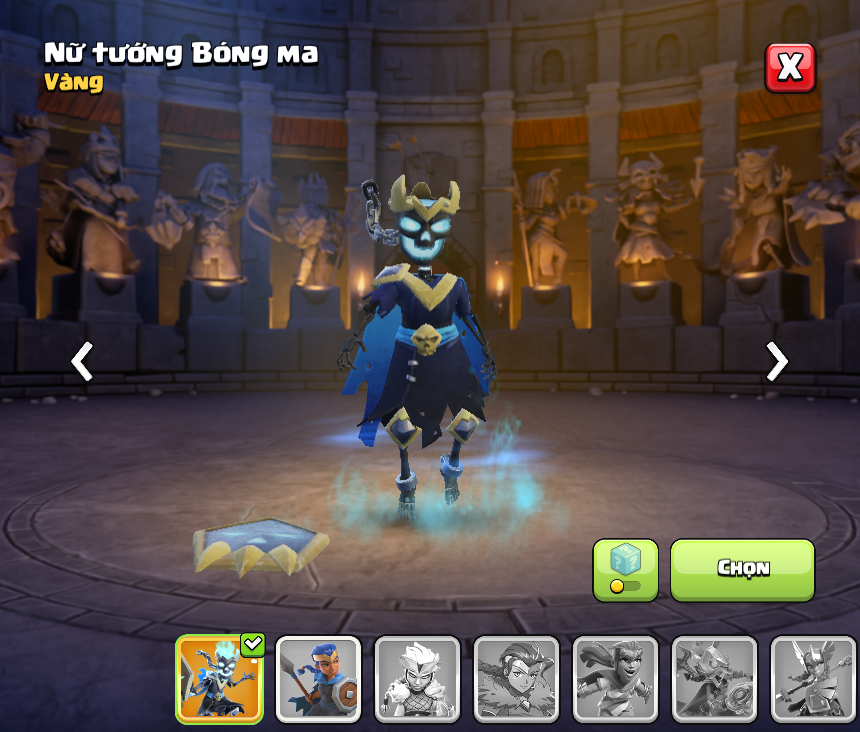Toggle the random skin cube button
The image size is (860, 732).
click(625, 570)
